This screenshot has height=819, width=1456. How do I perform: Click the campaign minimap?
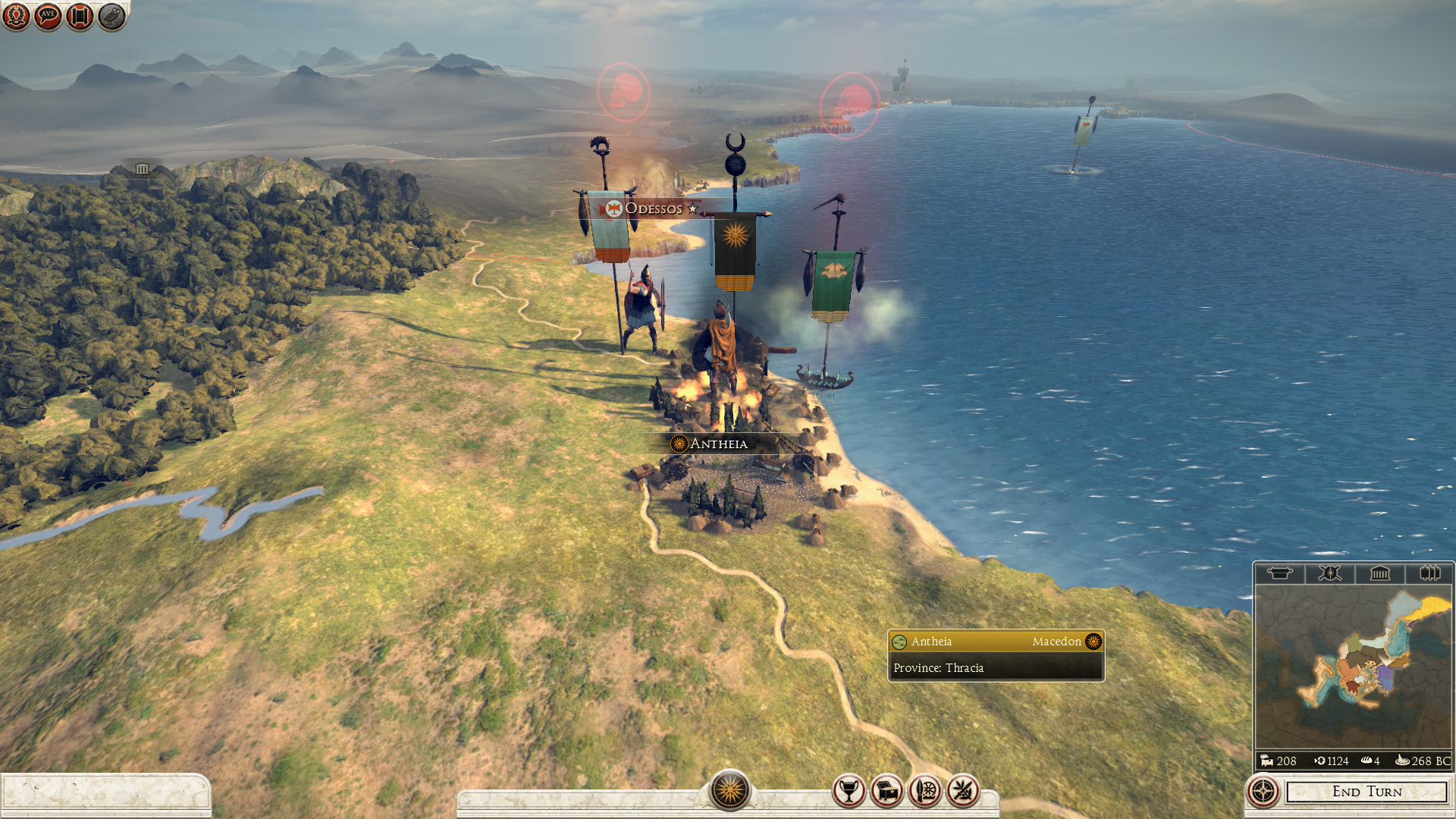(x=1353, y=667)
